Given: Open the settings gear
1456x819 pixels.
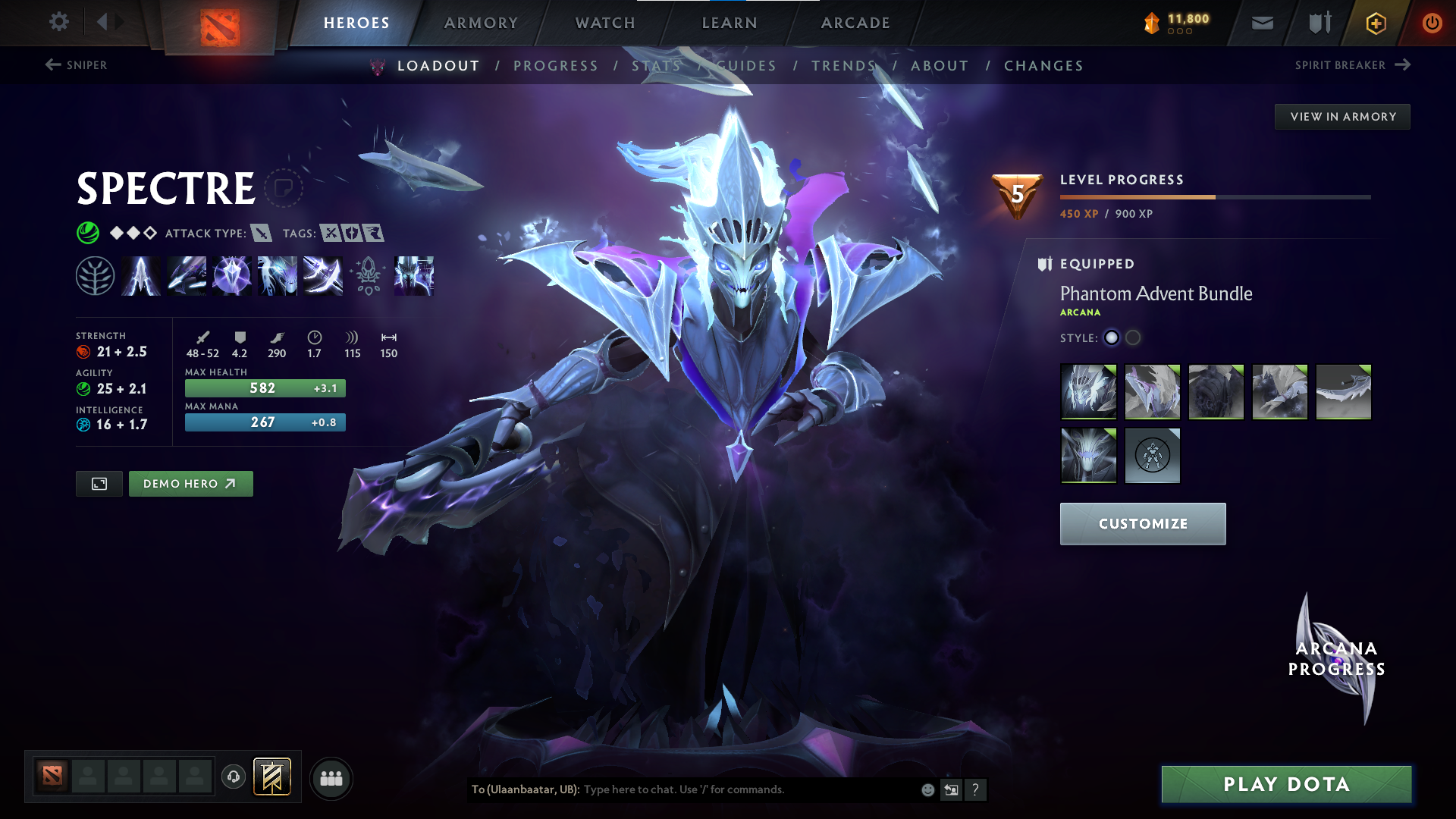Looking at the screenshot, I should [59, 22].
